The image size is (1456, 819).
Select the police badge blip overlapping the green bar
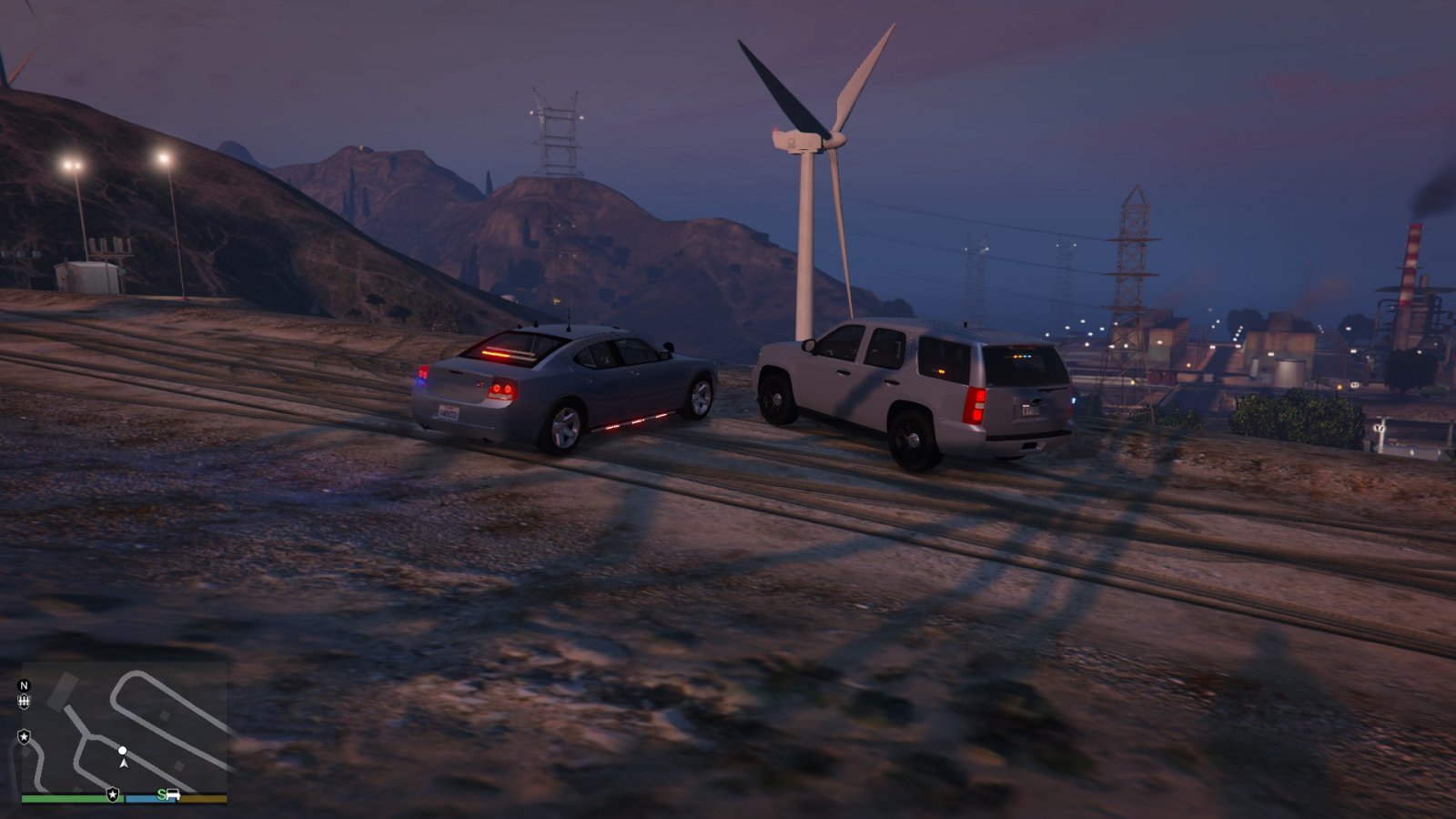[x=113, y=794]
